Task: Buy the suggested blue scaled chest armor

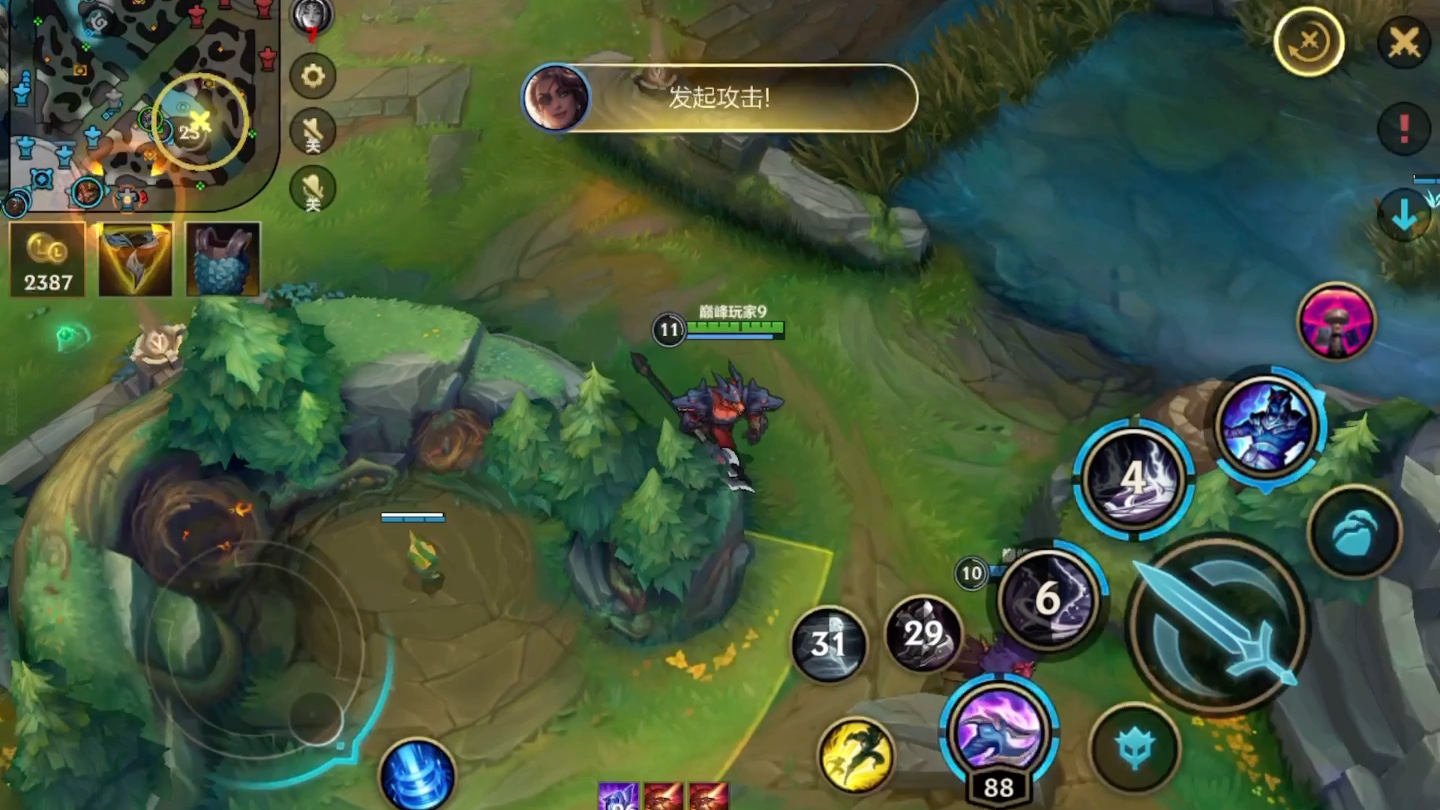Action: pos(222,260)
